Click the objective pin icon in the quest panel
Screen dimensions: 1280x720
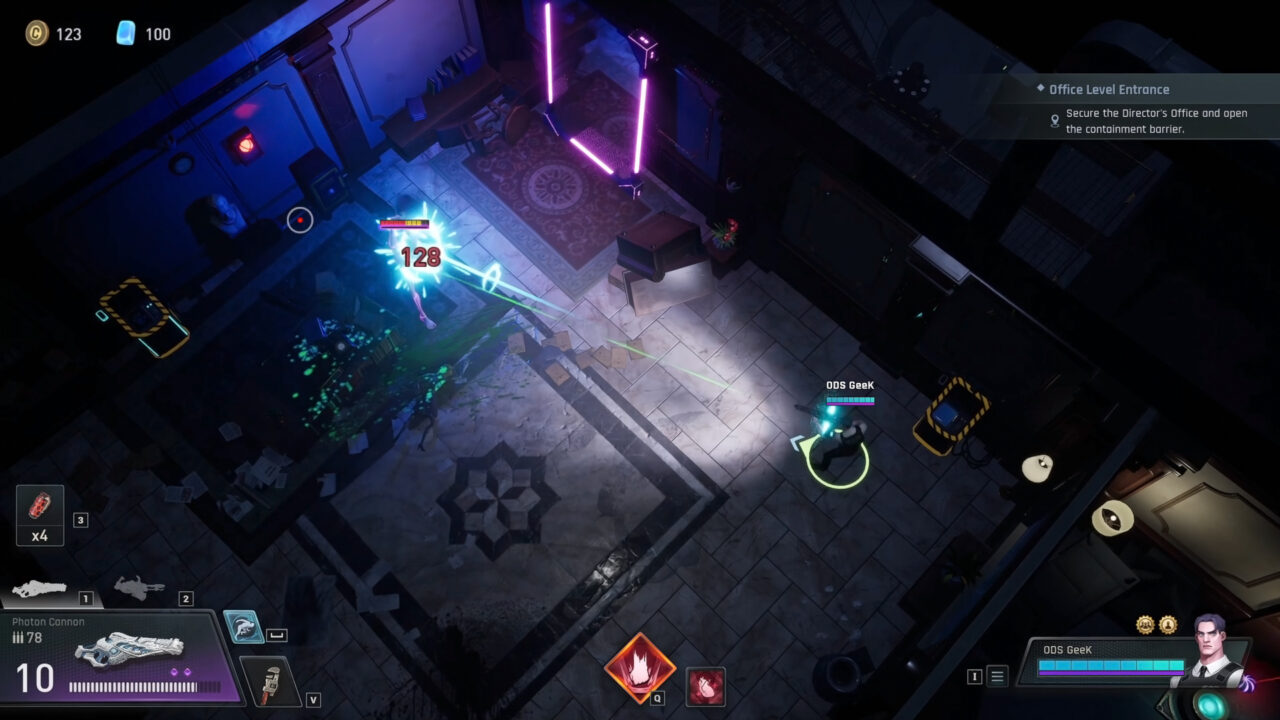coord(1055,120)
